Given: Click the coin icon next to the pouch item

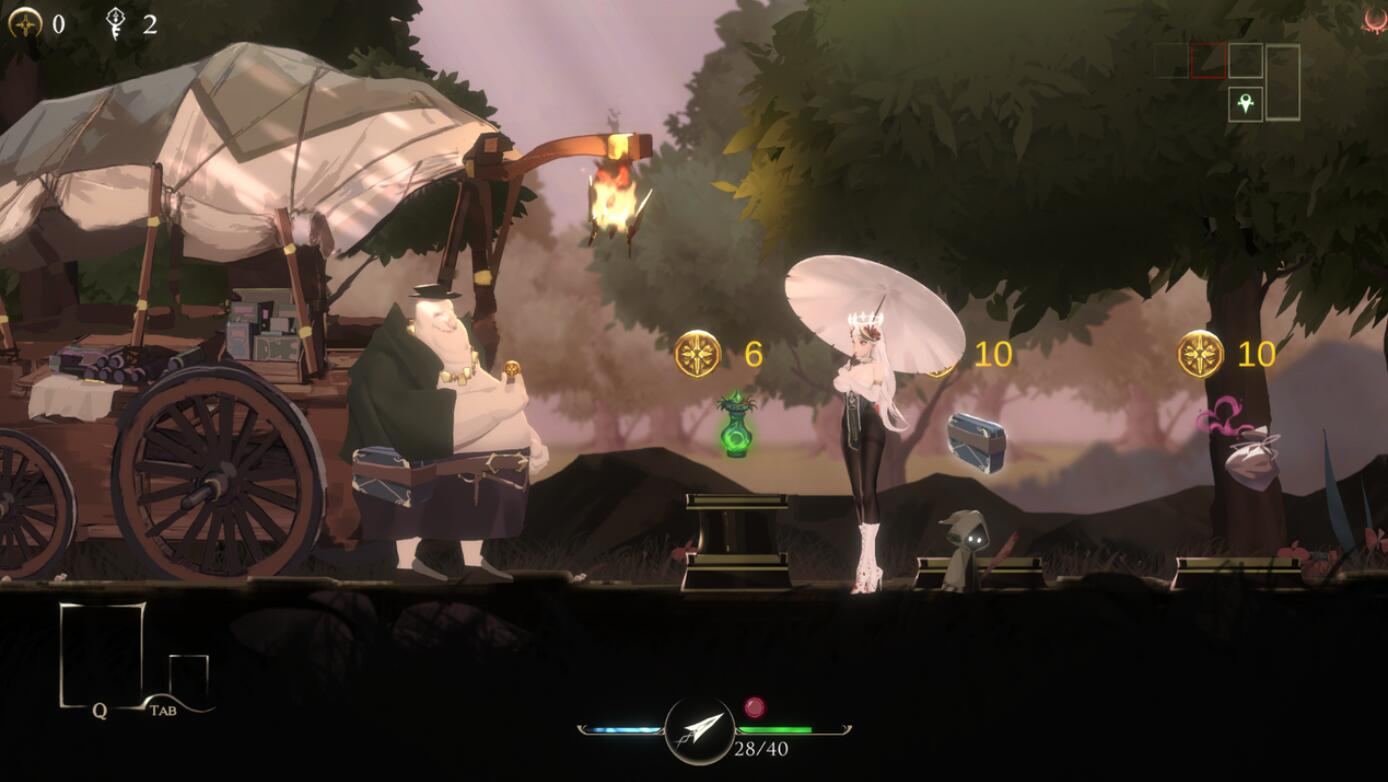Looking at the screenshot, I should tap(1202, 354).
